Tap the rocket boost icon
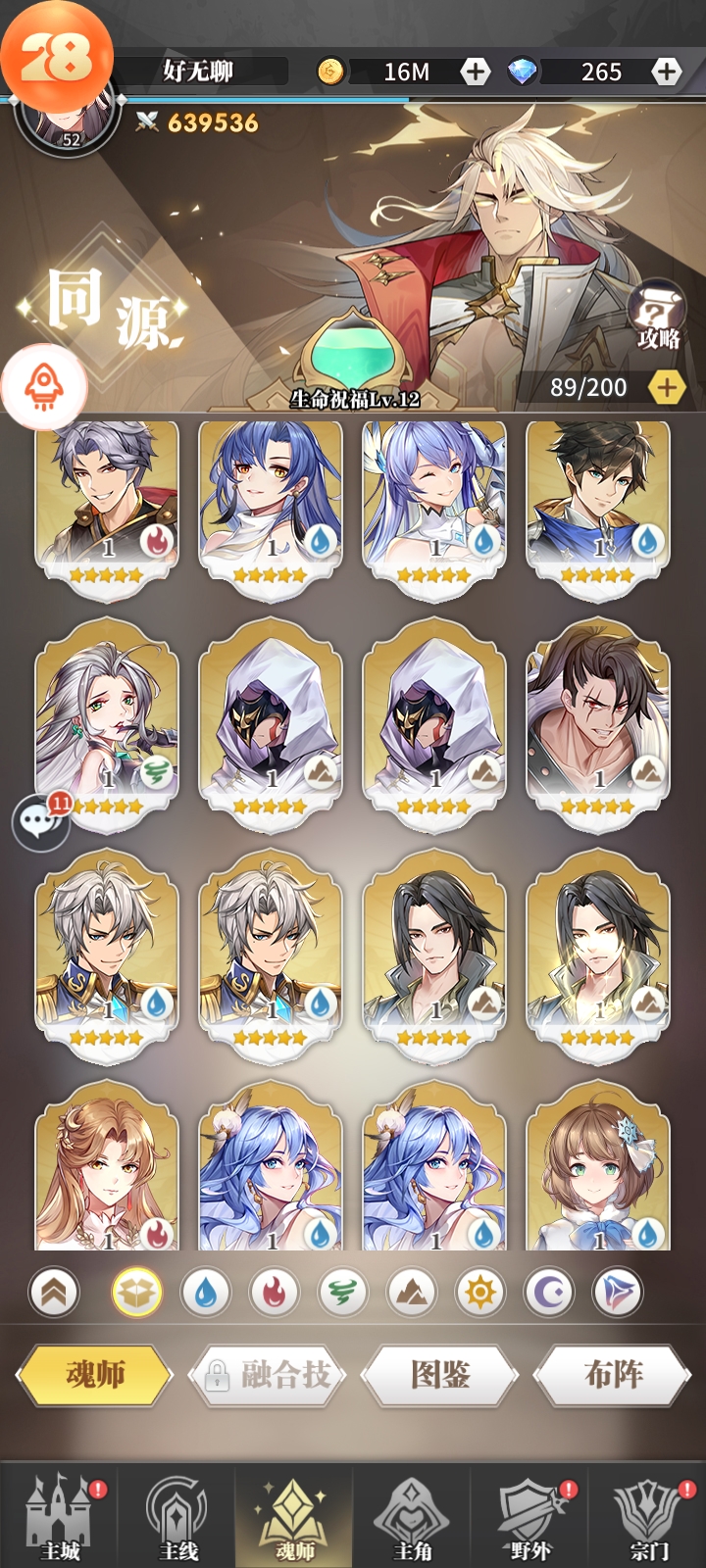Image resolution: width=706 pixels, height=1568 pixels. [x=44, y=387]
